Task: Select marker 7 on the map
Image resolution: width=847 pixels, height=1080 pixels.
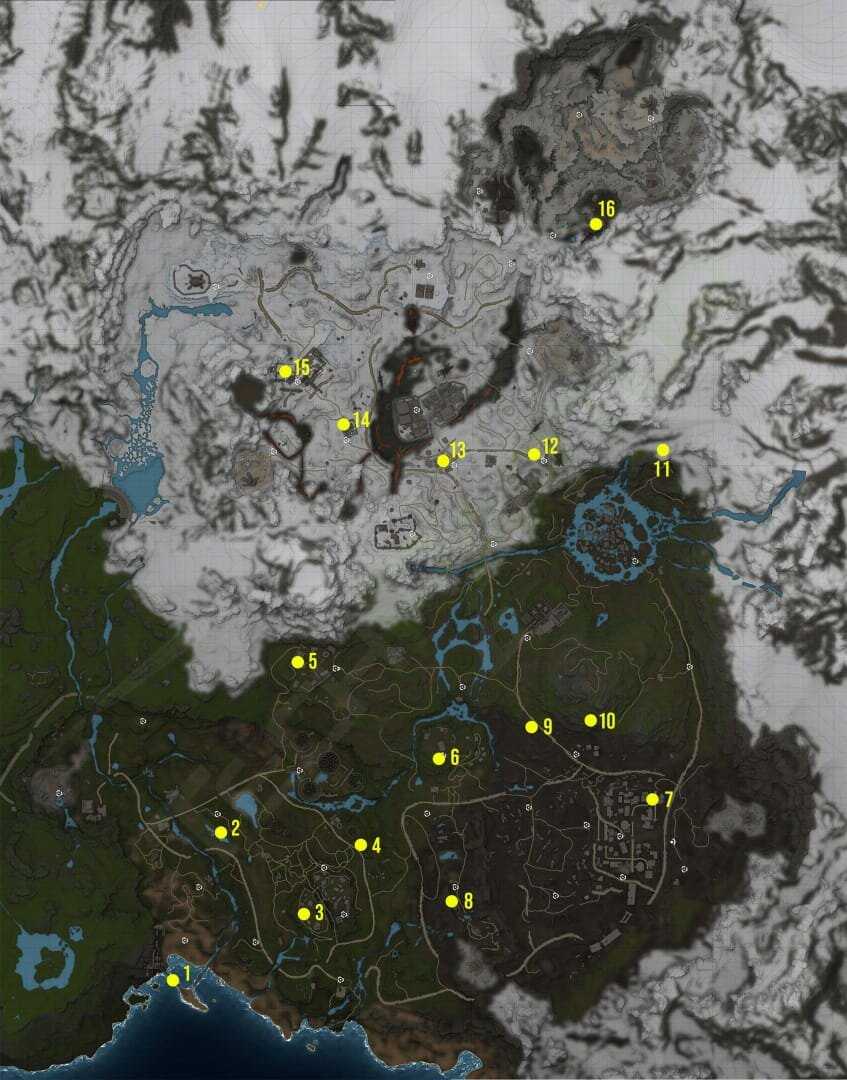Action: coord(652,799)
